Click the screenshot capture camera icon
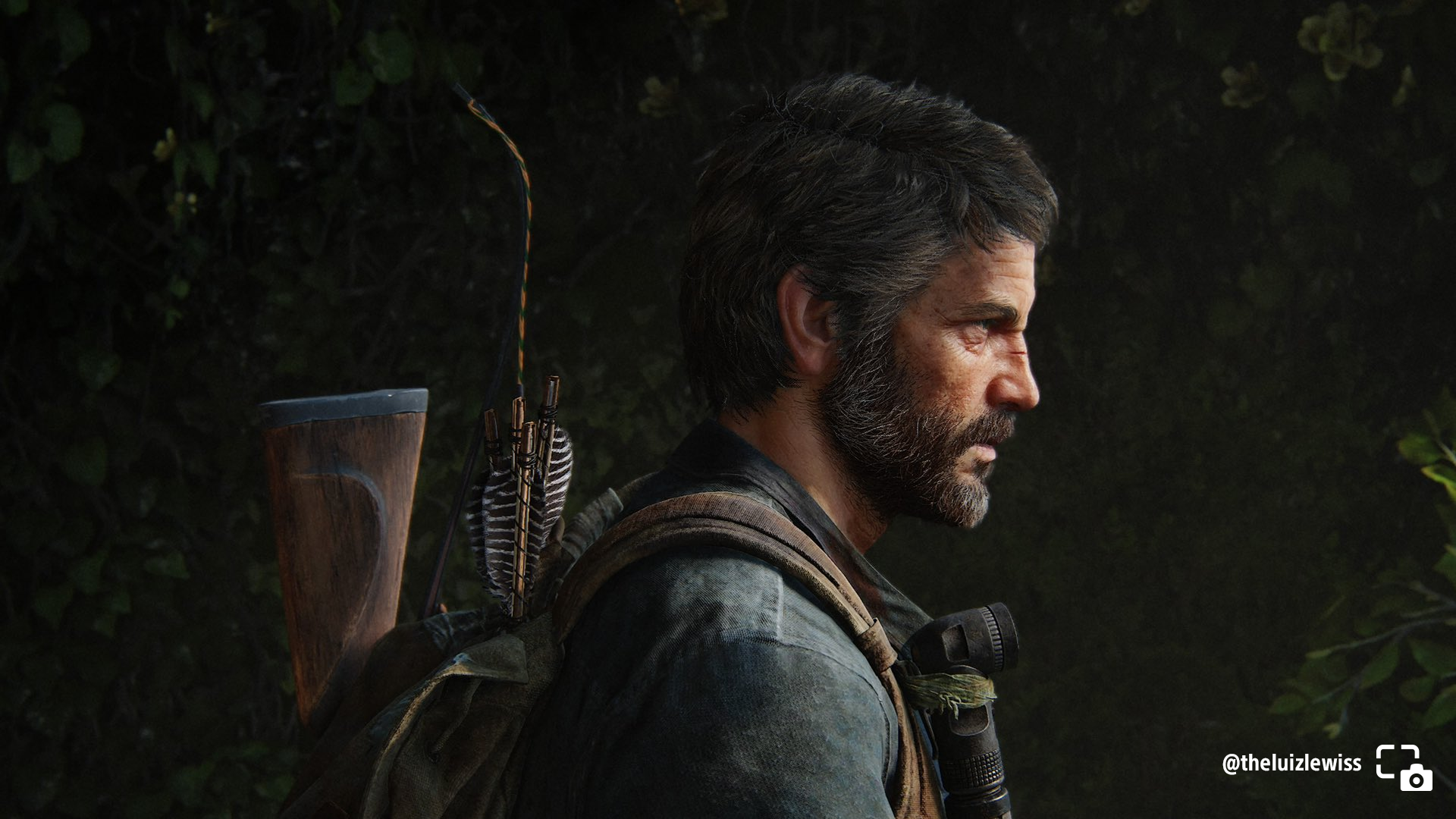The height and width of the screenshot is (819, 1456). (1404, 767)
